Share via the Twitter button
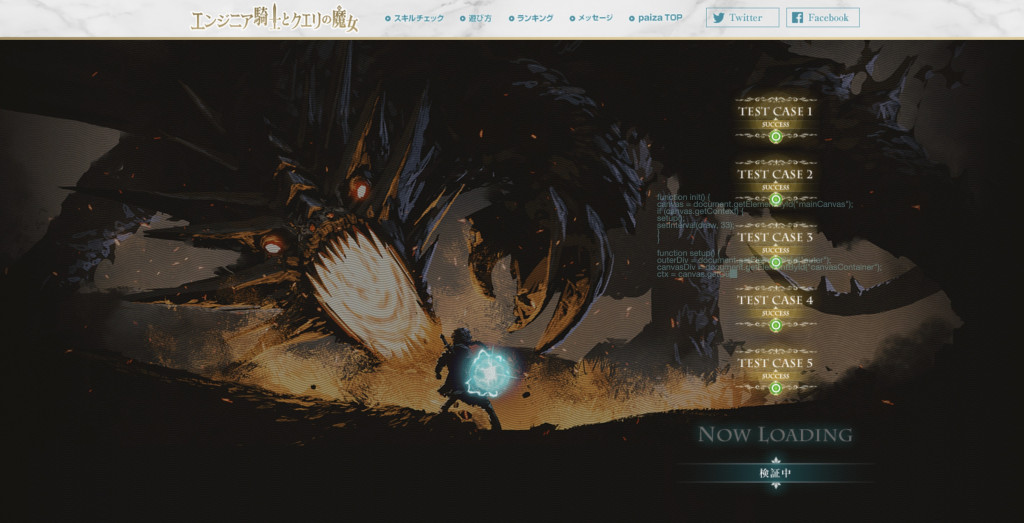1024x523 pixels. pyautogui.click(x=742, y=18)
